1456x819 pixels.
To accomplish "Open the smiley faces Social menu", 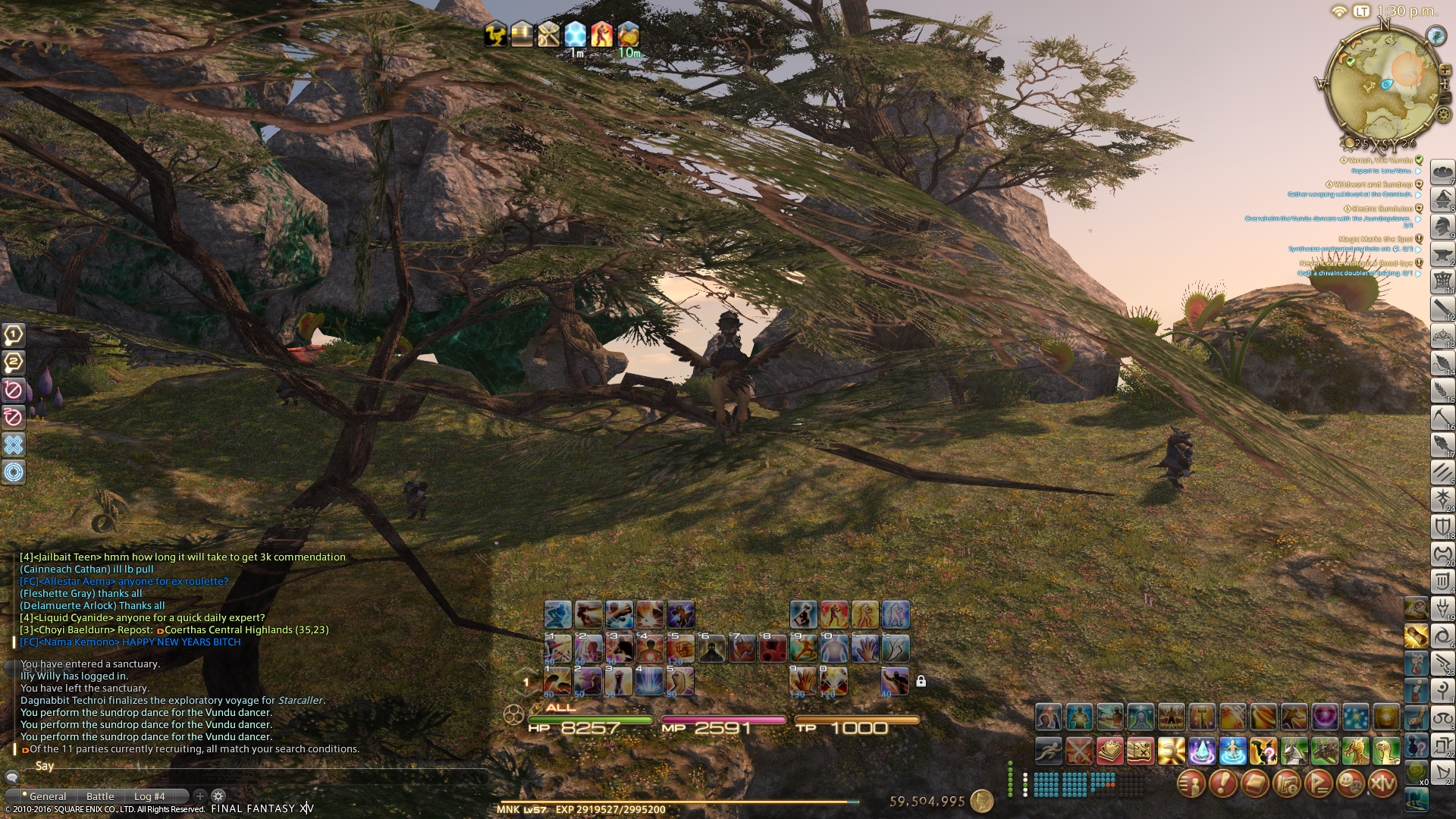I will pos(1351,783).
